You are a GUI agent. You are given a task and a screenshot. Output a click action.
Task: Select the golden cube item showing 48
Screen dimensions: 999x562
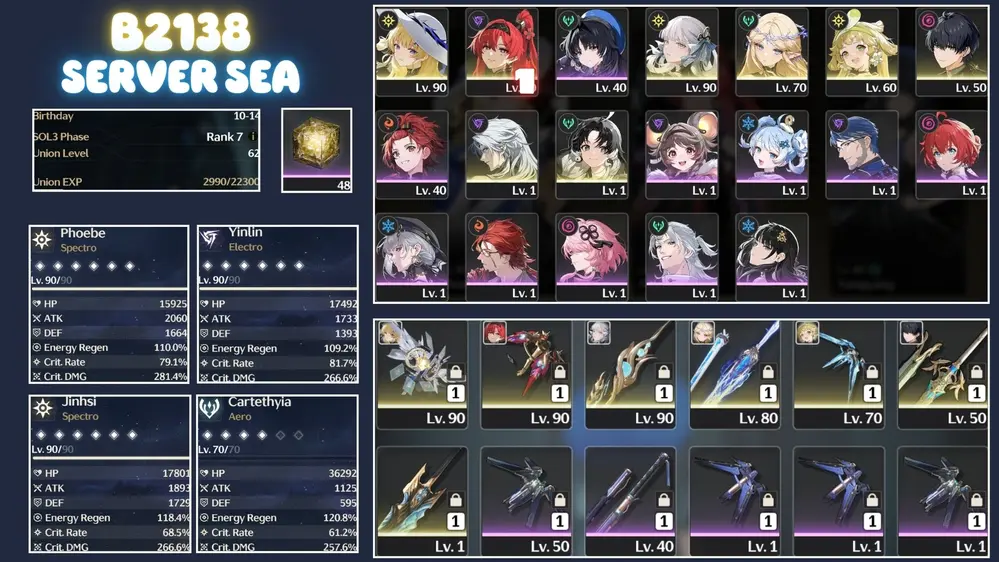tap(316, 149)
